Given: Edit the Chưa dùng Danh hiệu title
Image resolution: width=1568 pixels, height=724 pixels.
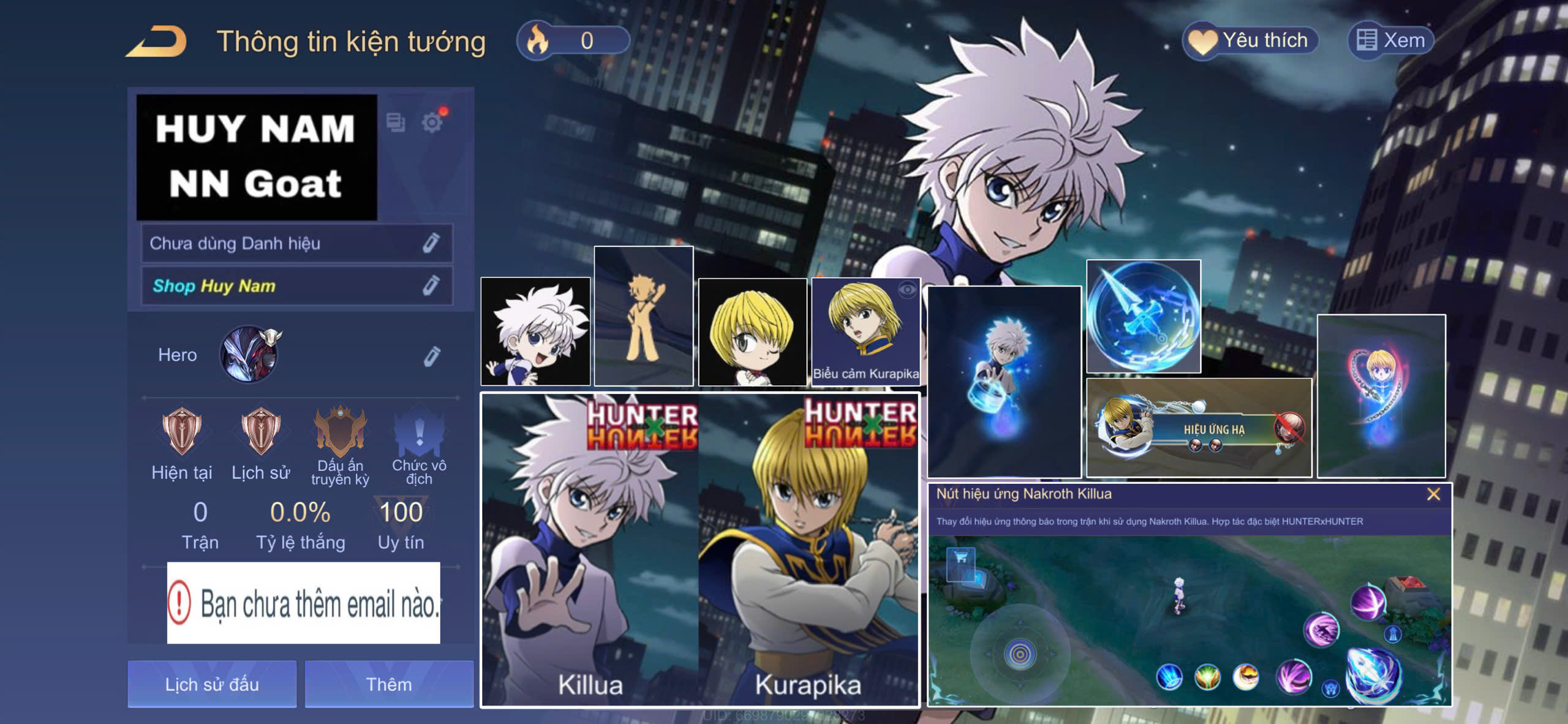Looking at the screenshot, I should coord(431,243).
